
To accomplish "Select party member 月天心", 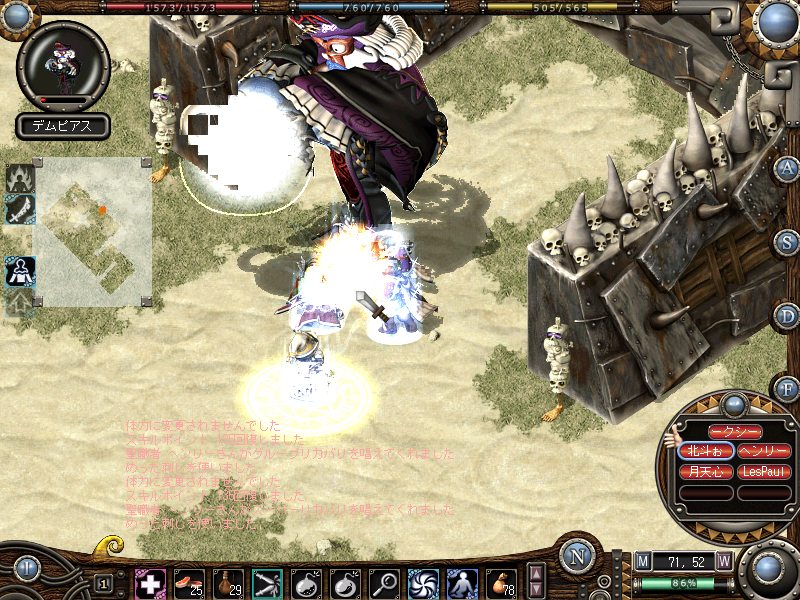I will coord(706,471).
